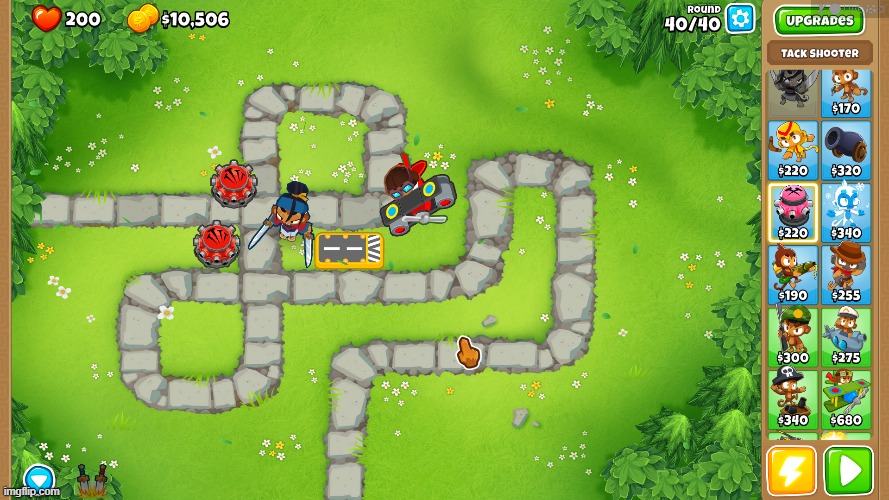889x500 pixels.
Task: Choose the Boomerang Monkey tower for $220
Action: [792, 151]
